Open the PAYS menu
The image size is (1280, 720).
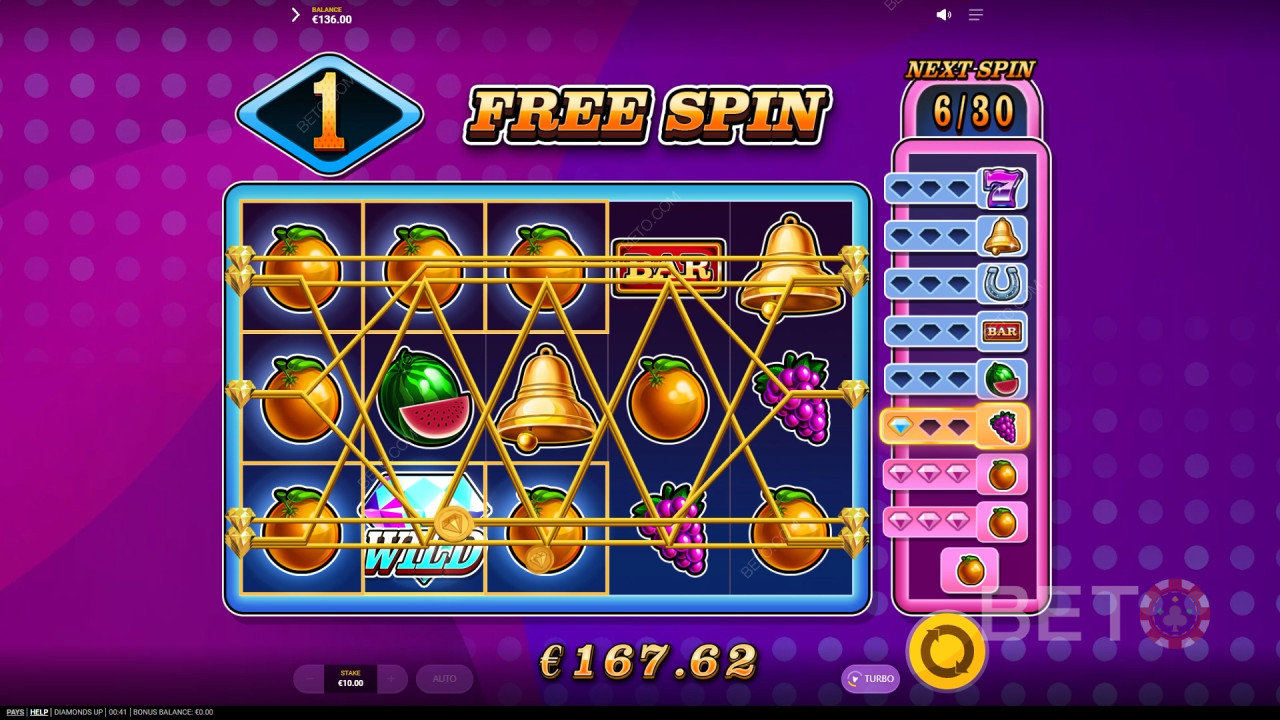coord(13,712)
